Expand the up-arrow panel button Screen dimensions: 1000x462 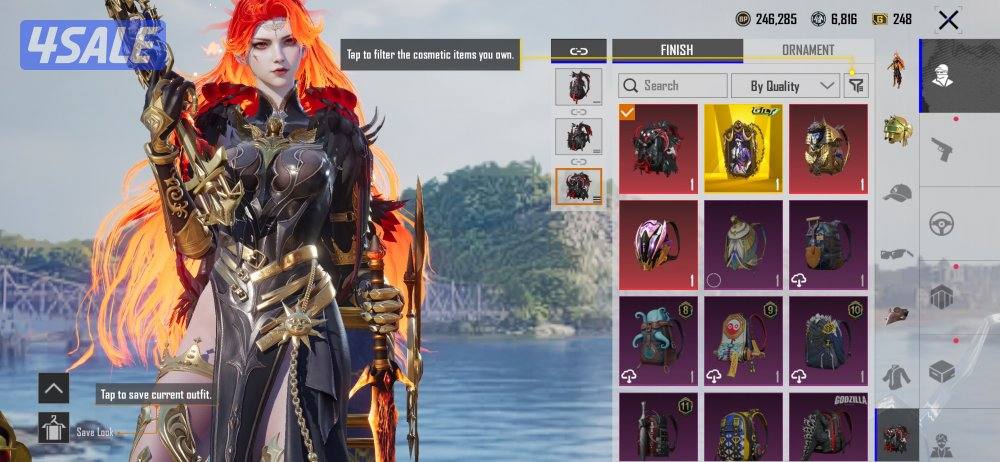click(54, 388)
